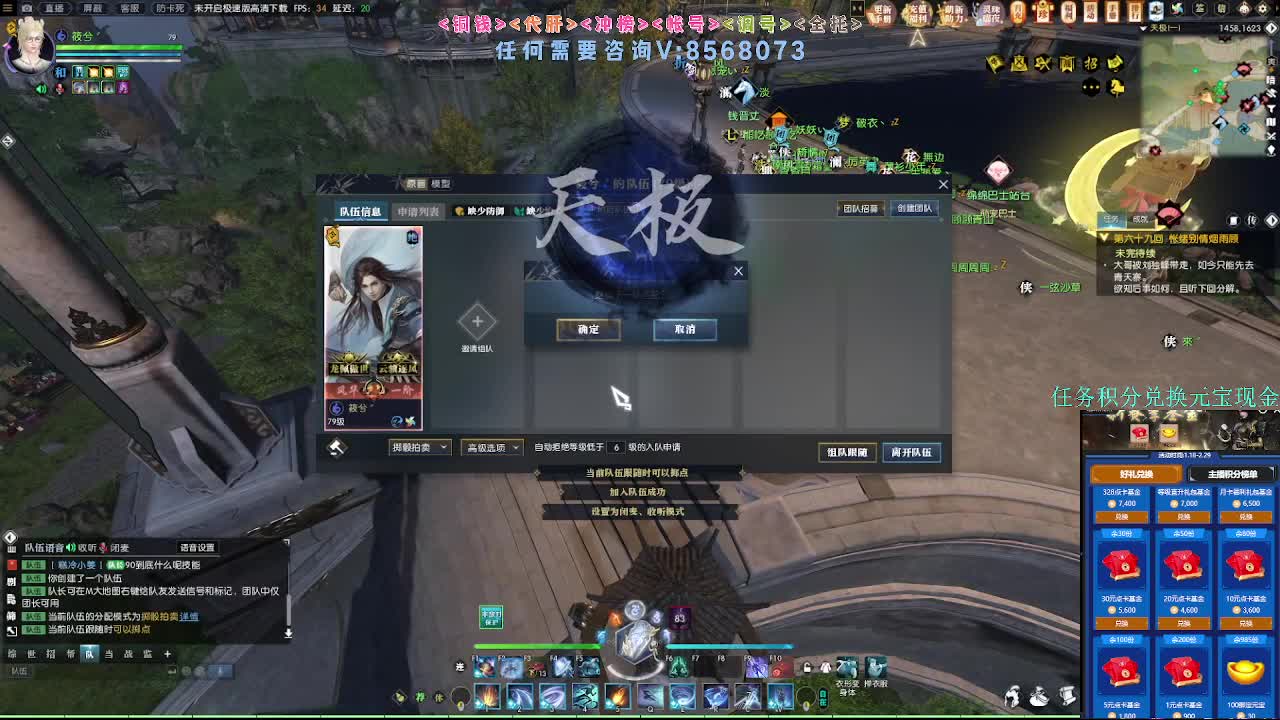Image resolution: width=1280 pixels, height=720 pixels.
Task: Click the 邀请组队 plus icon to invite teammates
Action: click(x=477, y=322)
